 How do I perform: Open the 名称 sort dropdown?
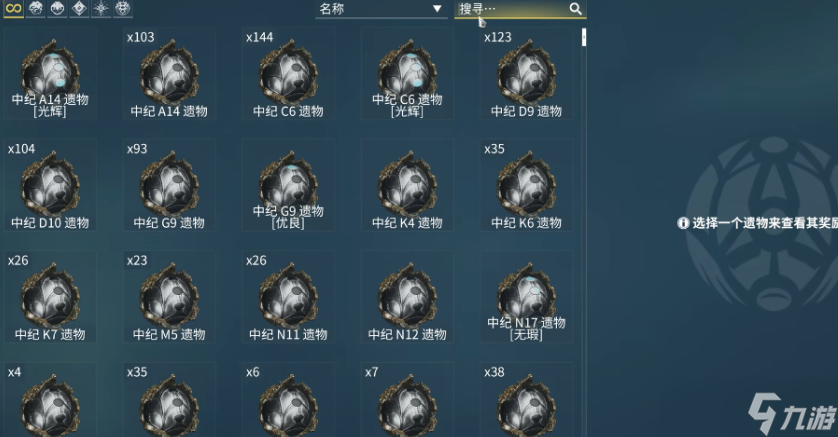(381, 9)
